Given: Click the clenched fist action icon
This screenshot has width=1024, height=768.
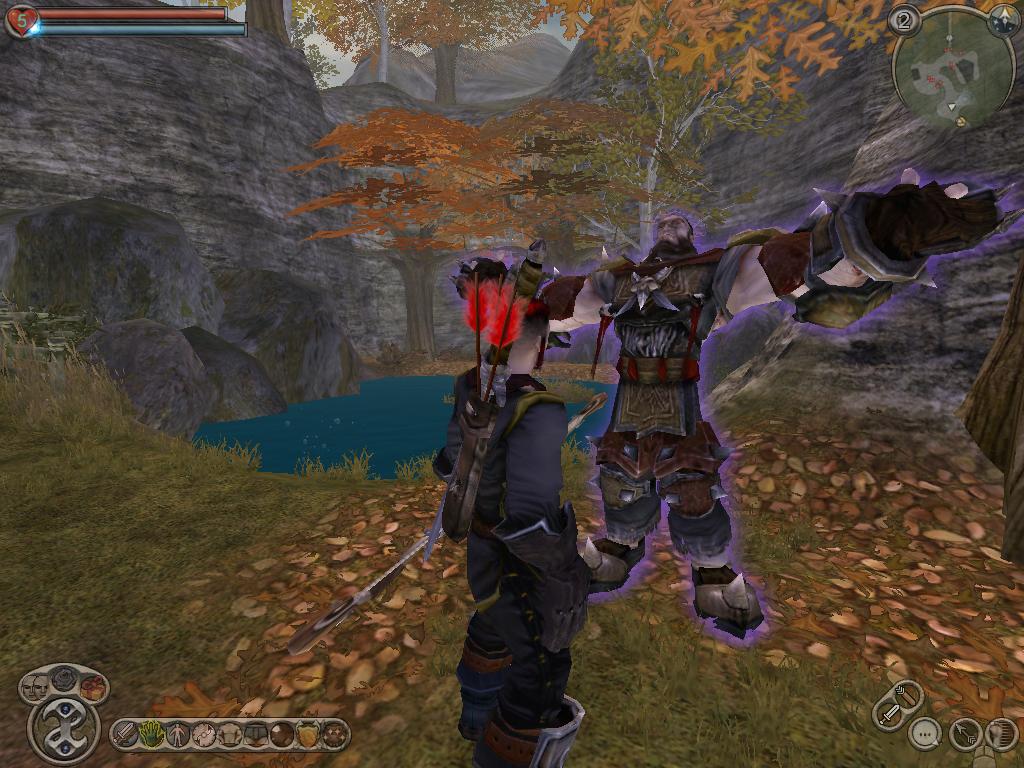Looking at the screenshot, I should (x=1000, y=734).
